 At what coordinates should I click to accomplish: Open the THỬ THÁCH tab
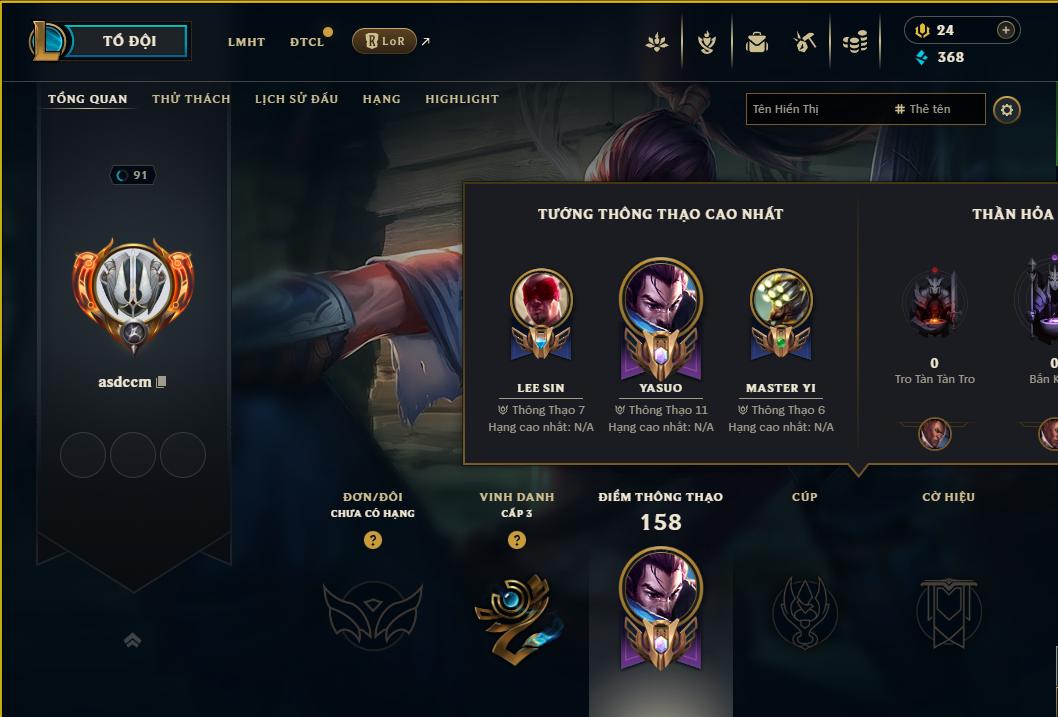[x=191, y=99]
